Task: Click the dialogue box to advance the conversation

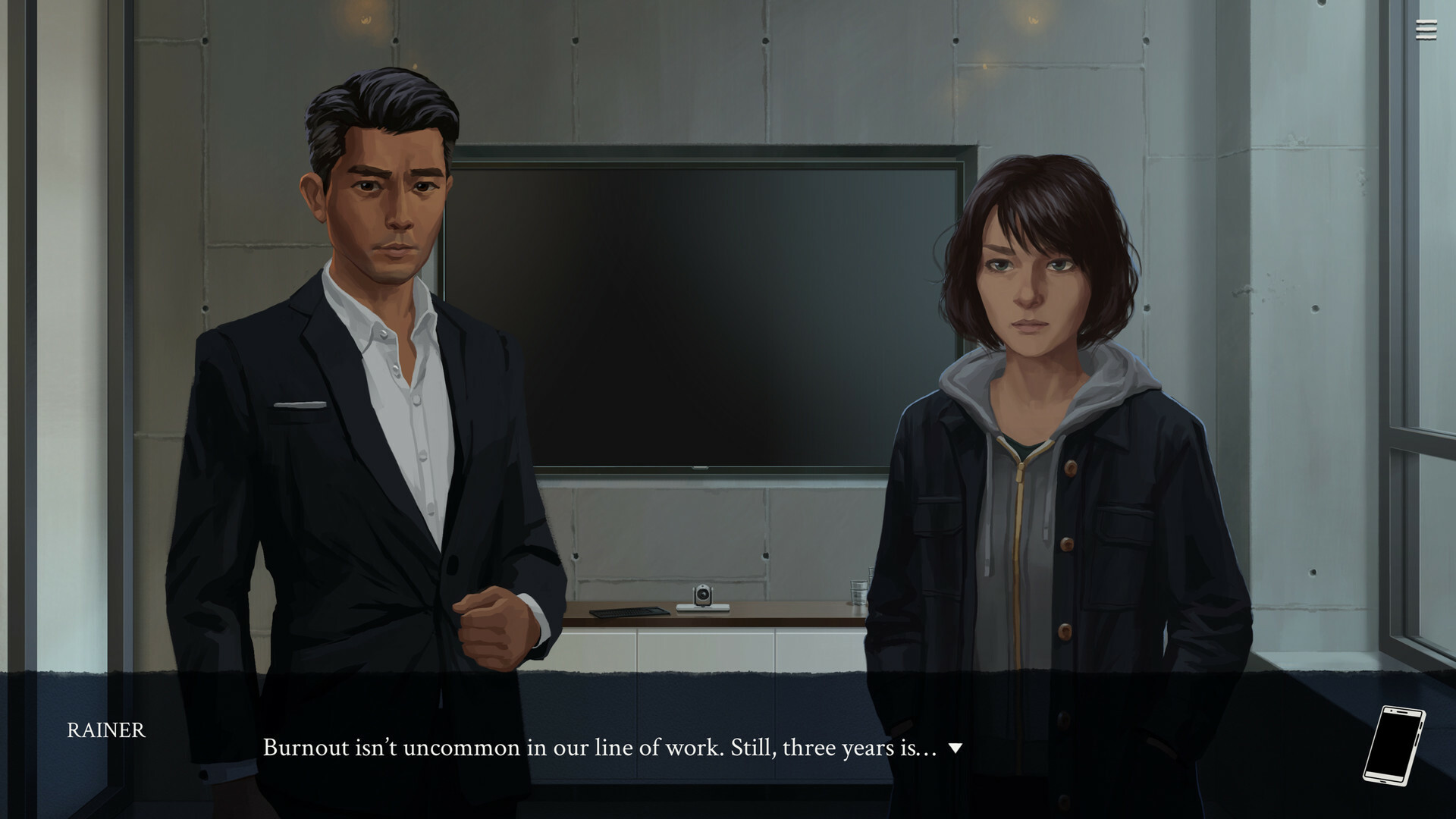Action: (x=607, y=747)
